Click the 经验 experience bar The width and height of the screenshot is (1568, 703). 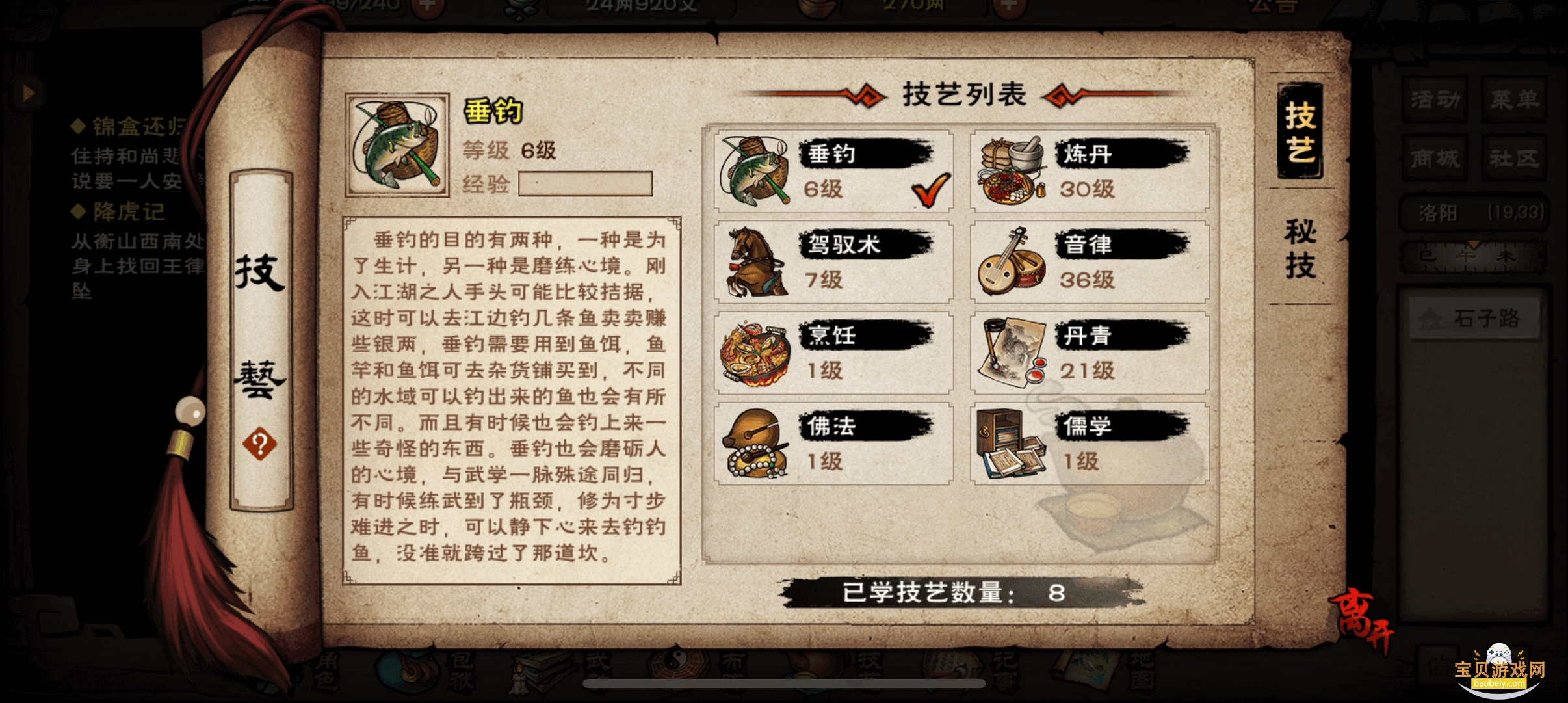pos(585,184)
